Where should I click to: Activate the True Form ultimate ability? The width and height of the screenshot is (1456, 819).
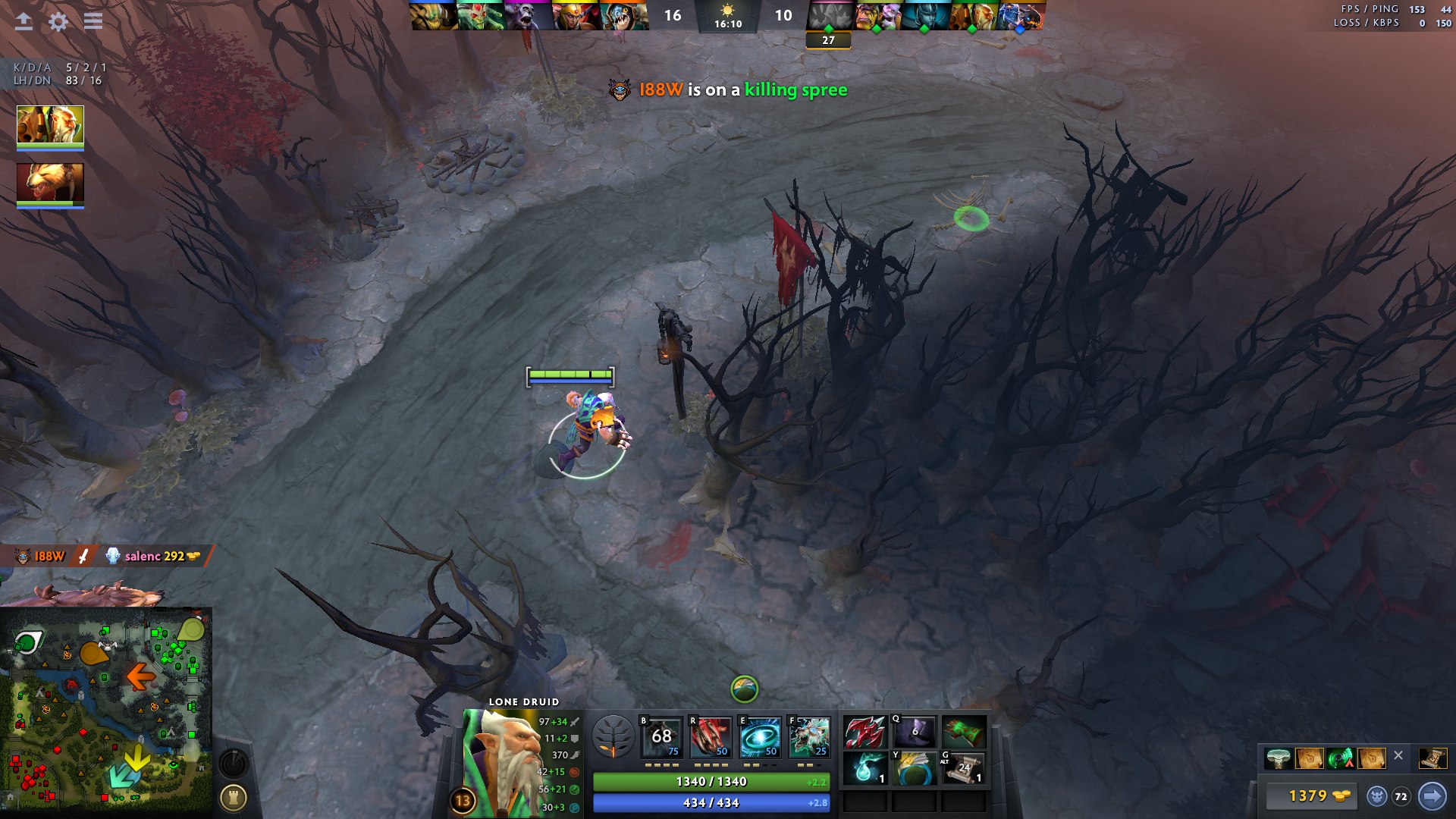coord(809,737)
